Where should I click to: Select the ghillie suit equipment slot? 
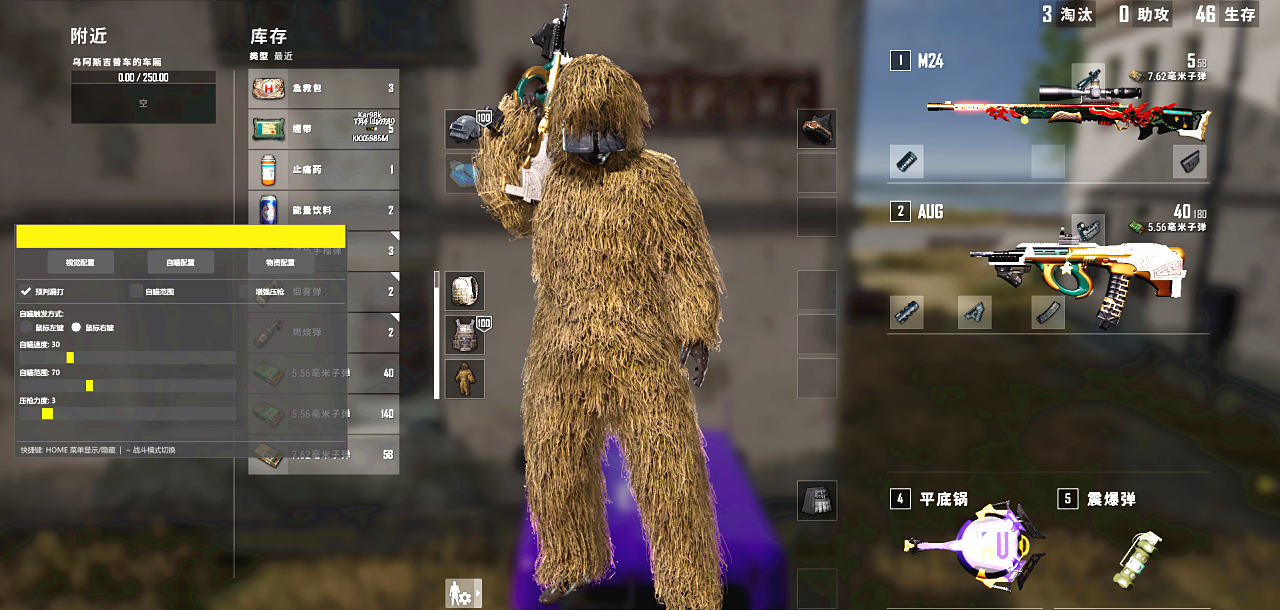465,379
